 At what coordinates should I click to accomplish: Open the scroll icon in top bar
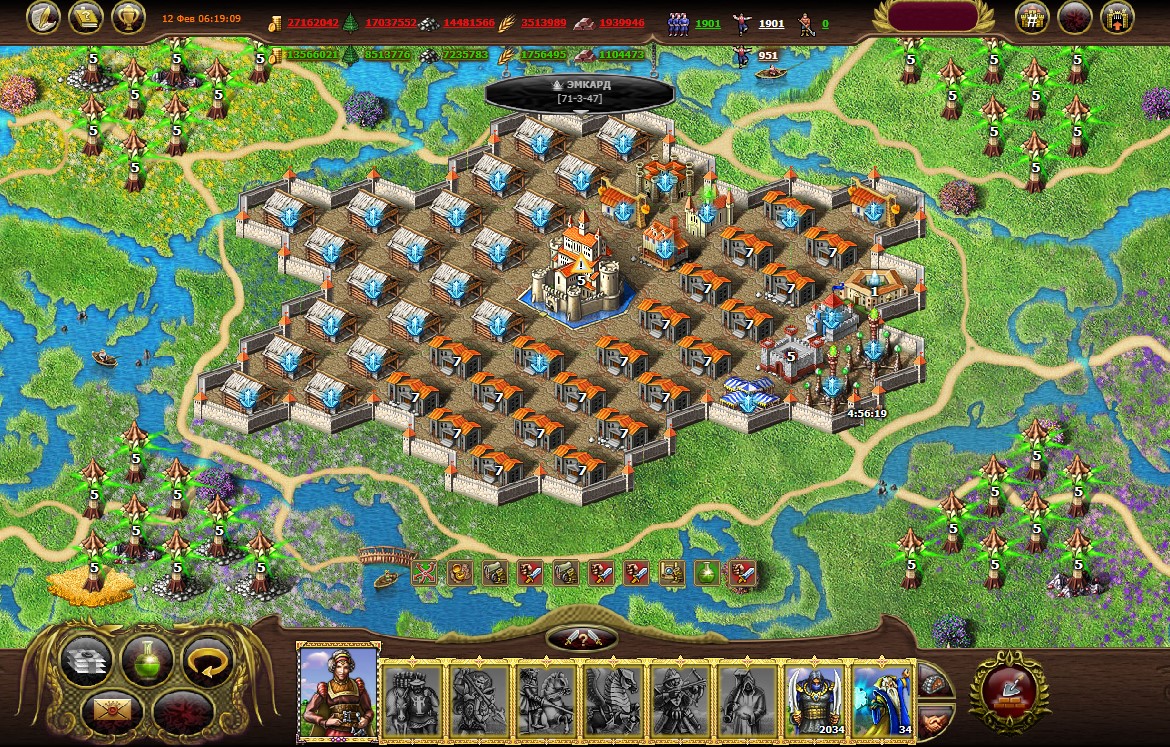click(86, 17)
